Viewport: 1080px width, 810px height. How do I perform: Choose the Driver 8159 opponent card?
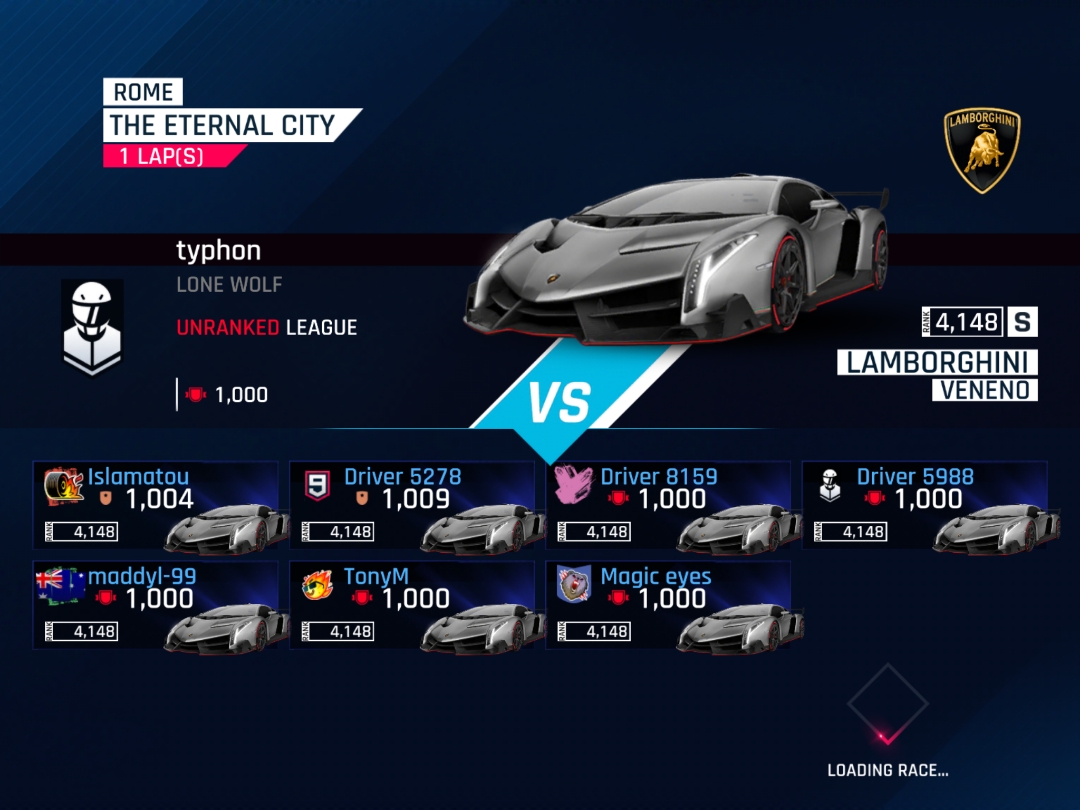point(668,505)
